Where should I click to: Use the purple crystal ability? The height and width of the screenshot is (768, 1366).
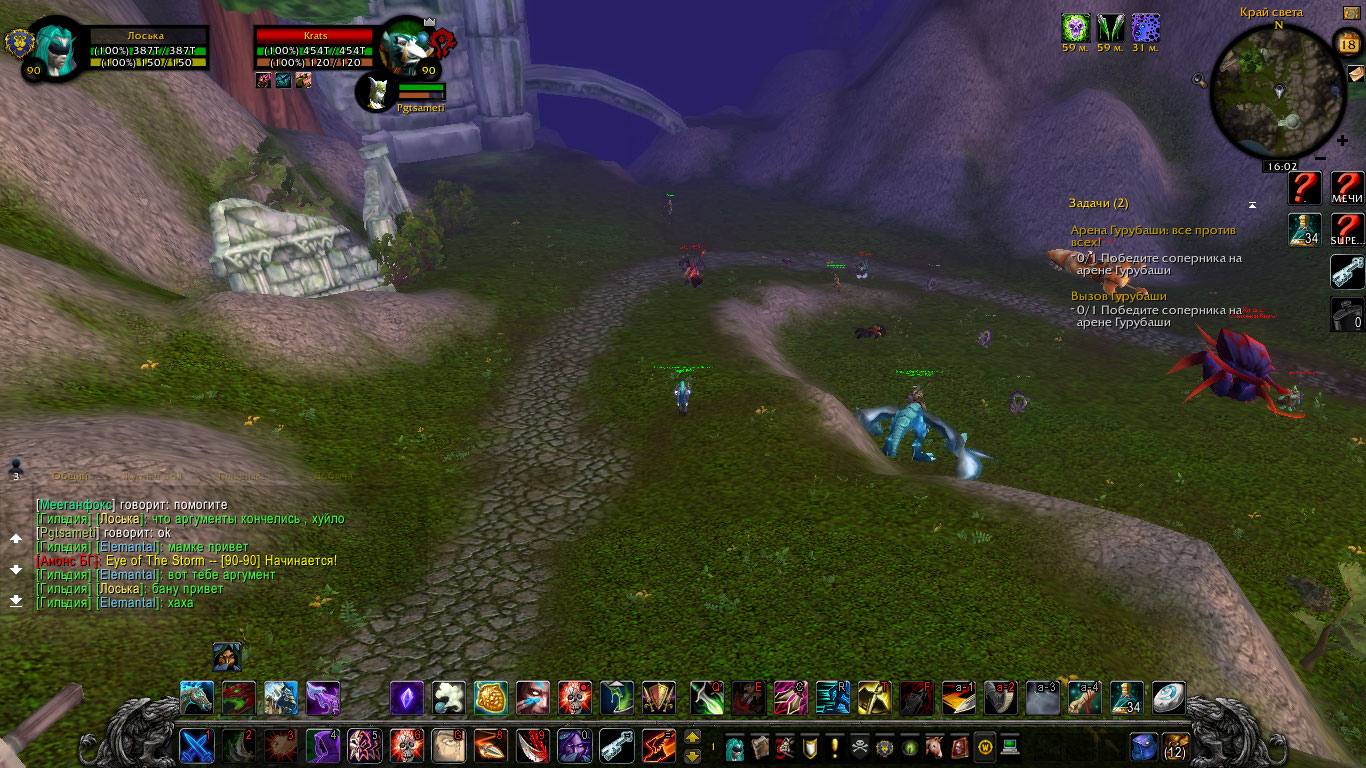[407, 697]
